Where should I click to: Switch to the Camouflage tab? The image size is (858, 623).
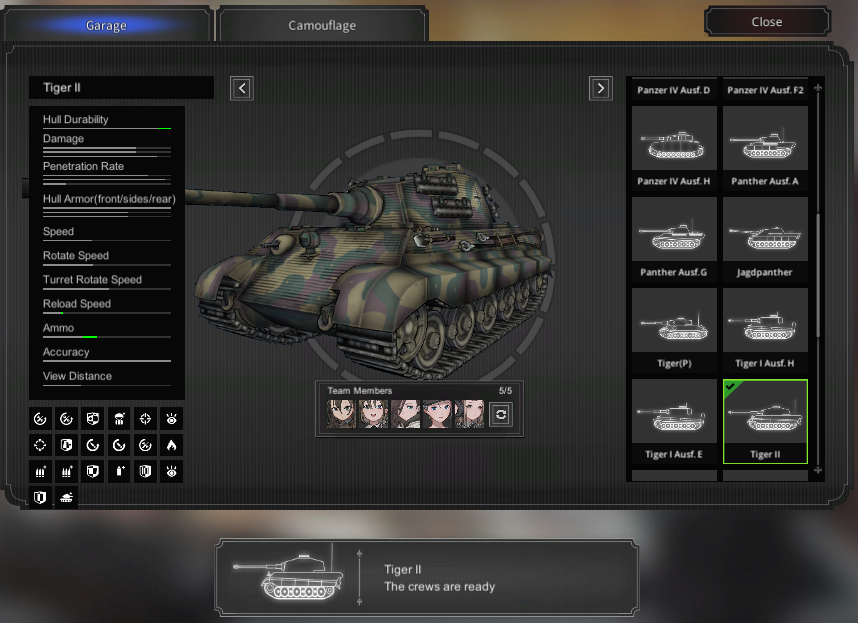[322, 25]
